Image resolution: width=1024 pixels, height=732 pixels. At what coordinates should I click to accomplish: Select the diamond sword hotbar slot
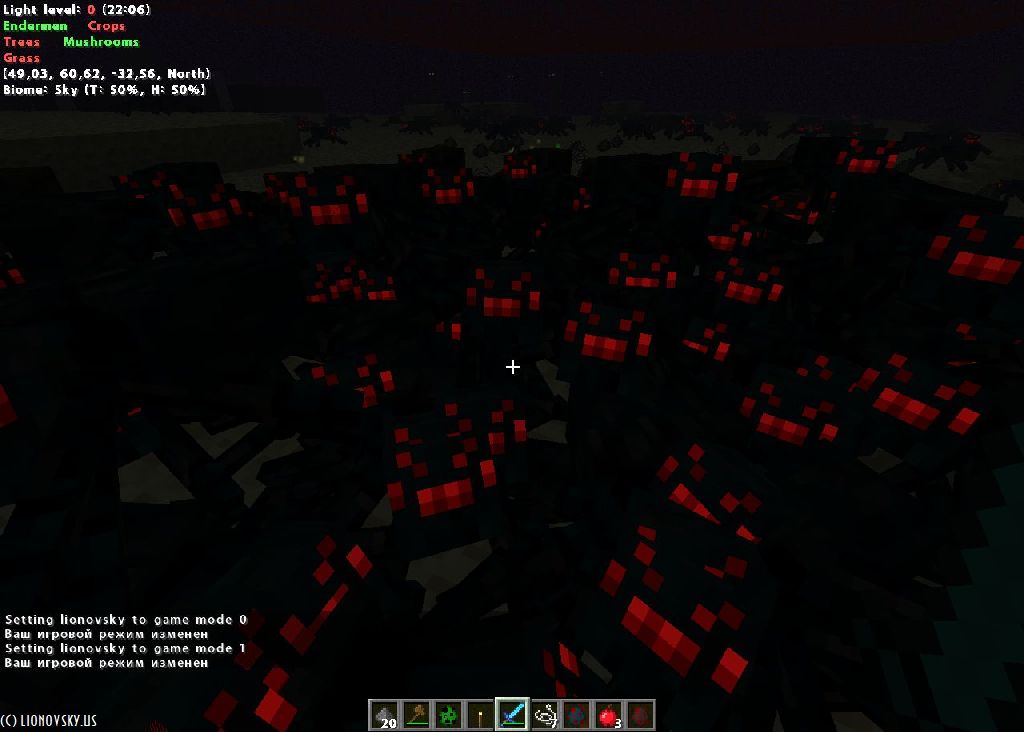512,715
